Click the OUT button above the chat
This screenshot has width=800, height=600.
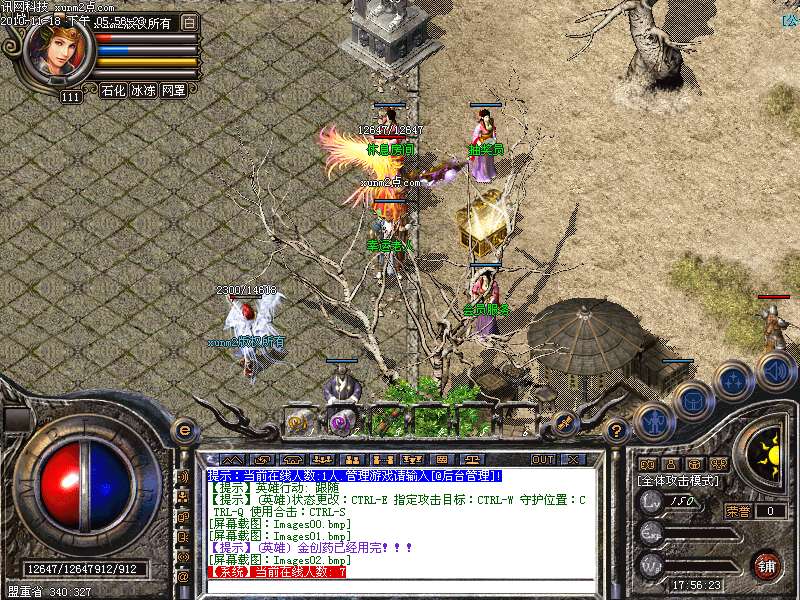(543, 460)
